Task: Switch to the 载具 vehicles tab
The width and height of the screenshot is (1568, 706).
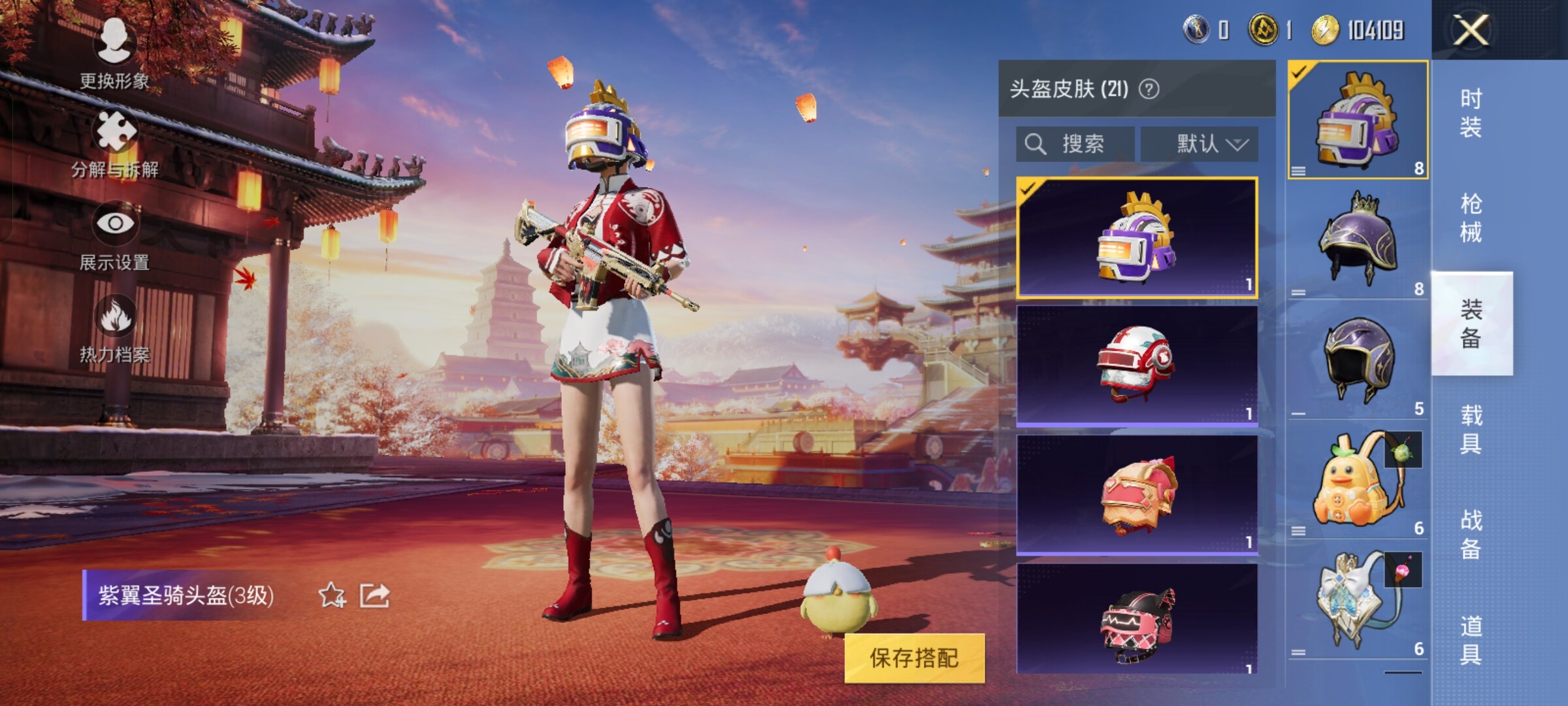Action: click(1471, 429)
